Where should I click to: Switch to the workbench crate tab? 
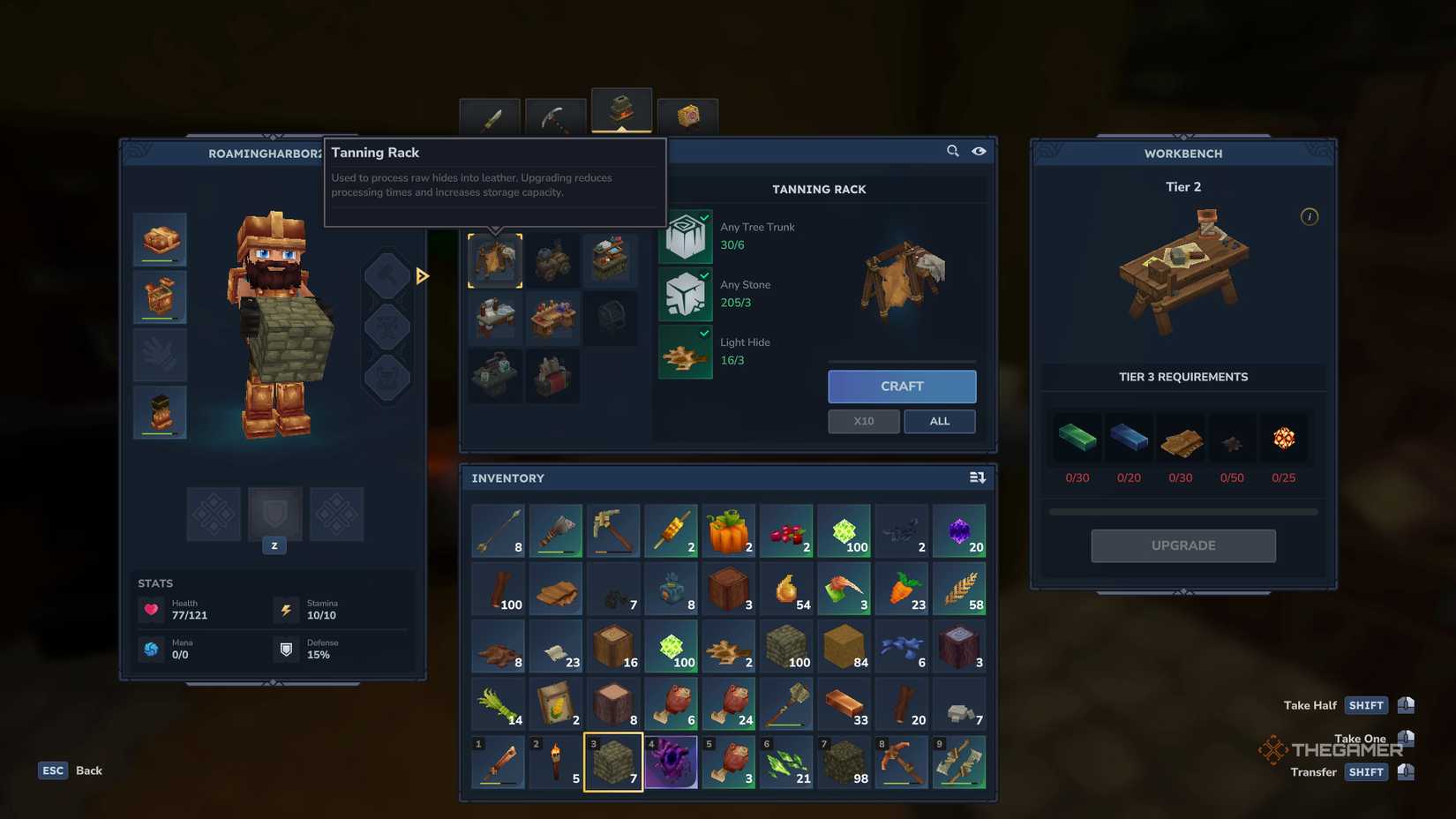688,115
